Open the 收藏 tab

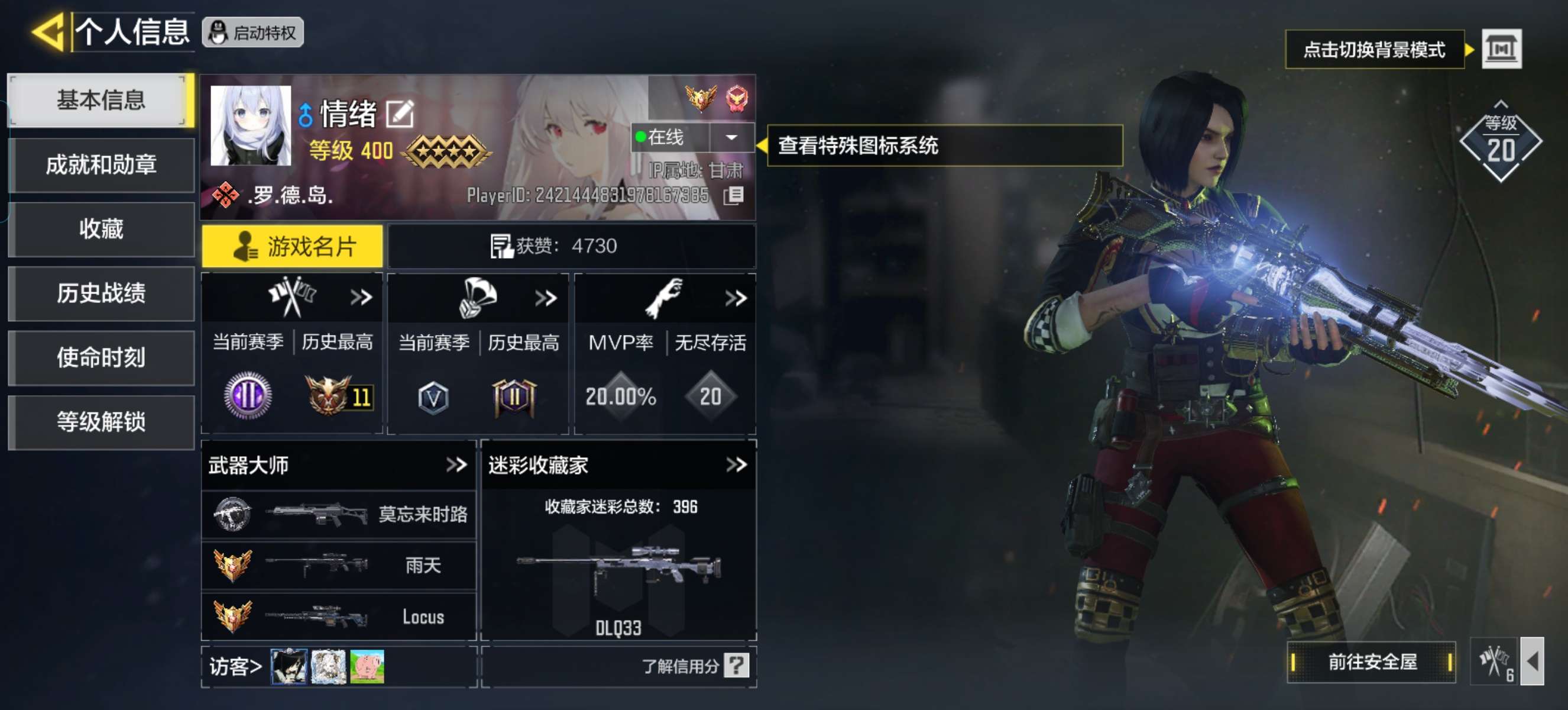point(101,229)
